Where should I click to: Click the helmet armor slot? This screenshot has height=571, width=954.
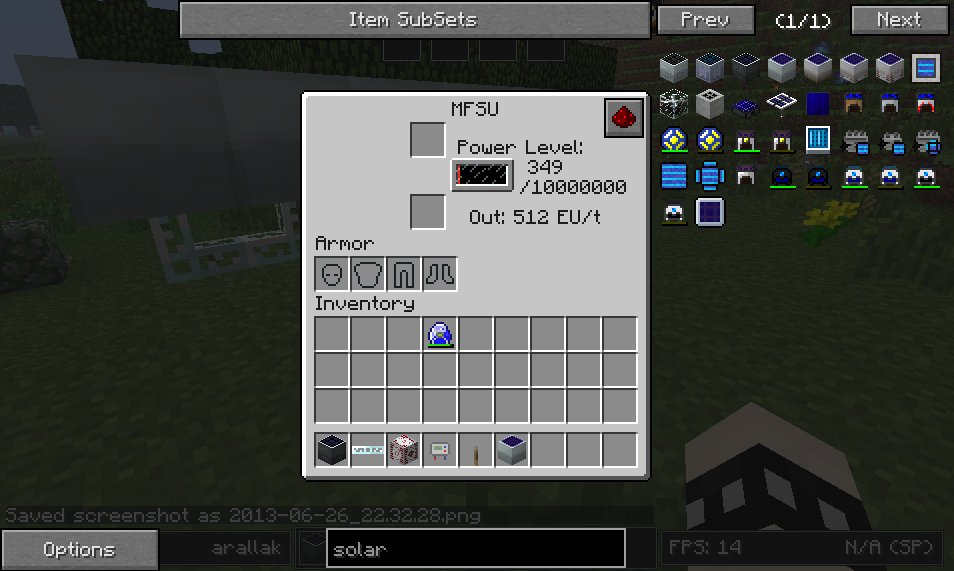333,273
